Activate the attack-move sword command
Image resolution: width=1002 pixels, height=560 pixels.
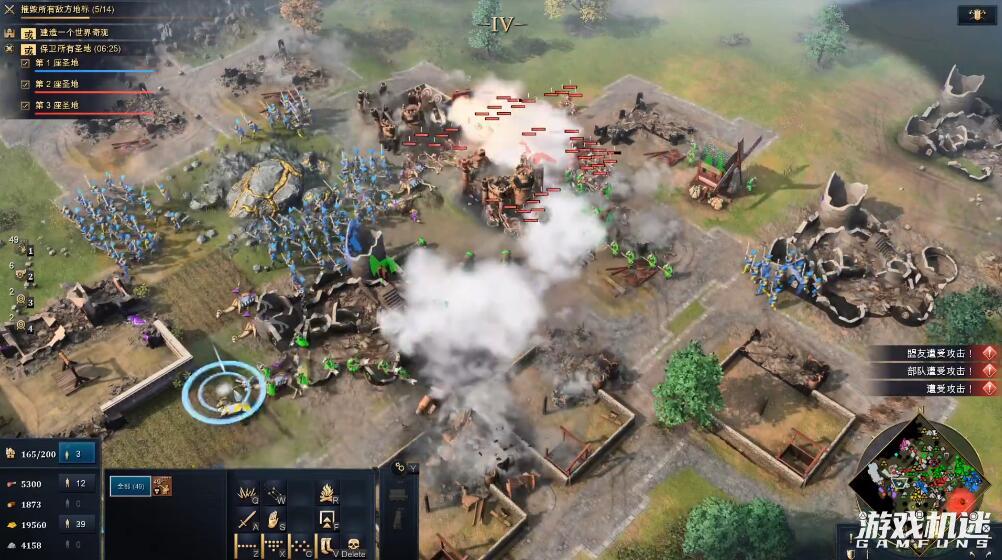247,519
